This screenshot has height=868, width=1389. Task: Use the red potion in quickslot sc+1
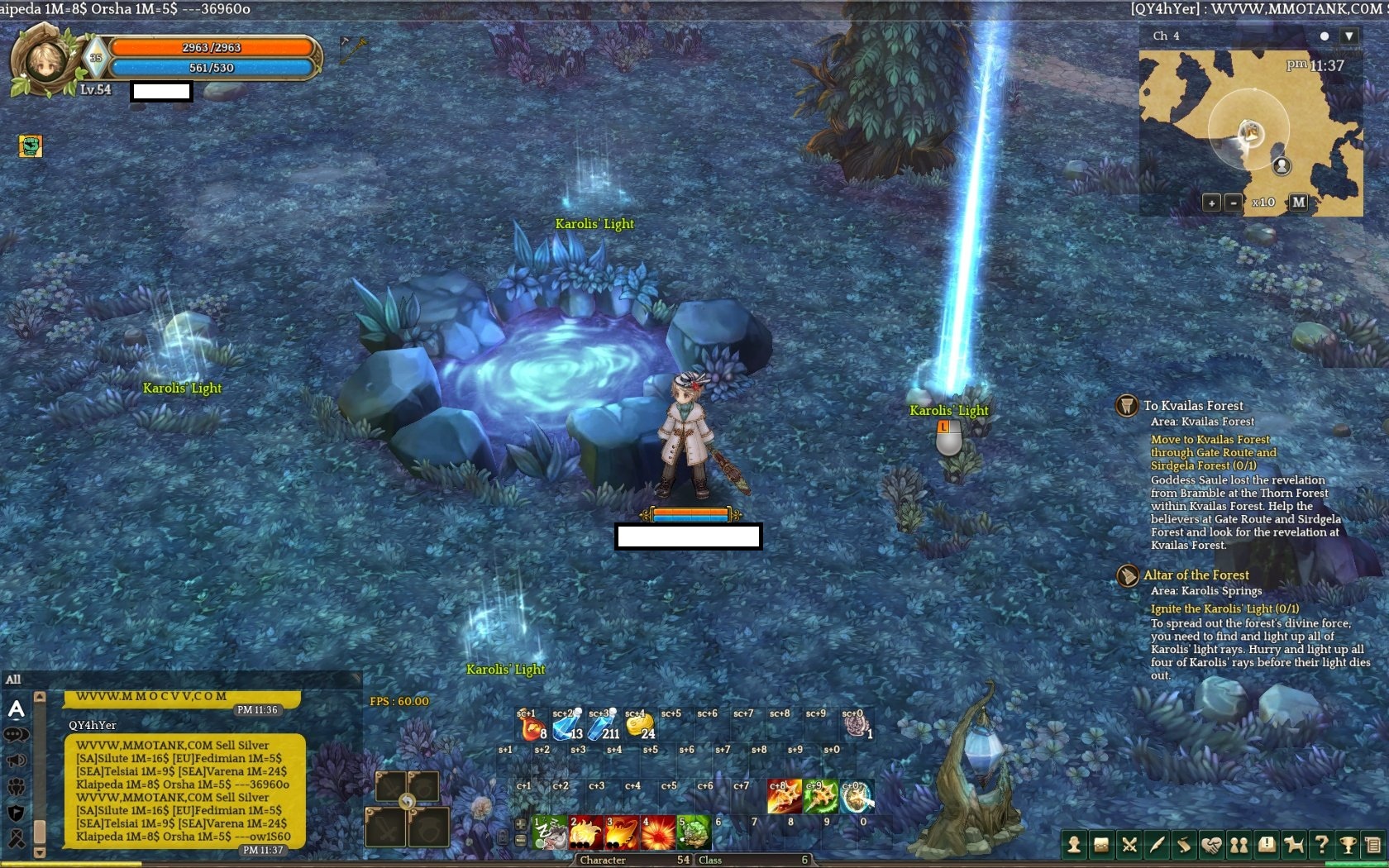tap(531, 726)
